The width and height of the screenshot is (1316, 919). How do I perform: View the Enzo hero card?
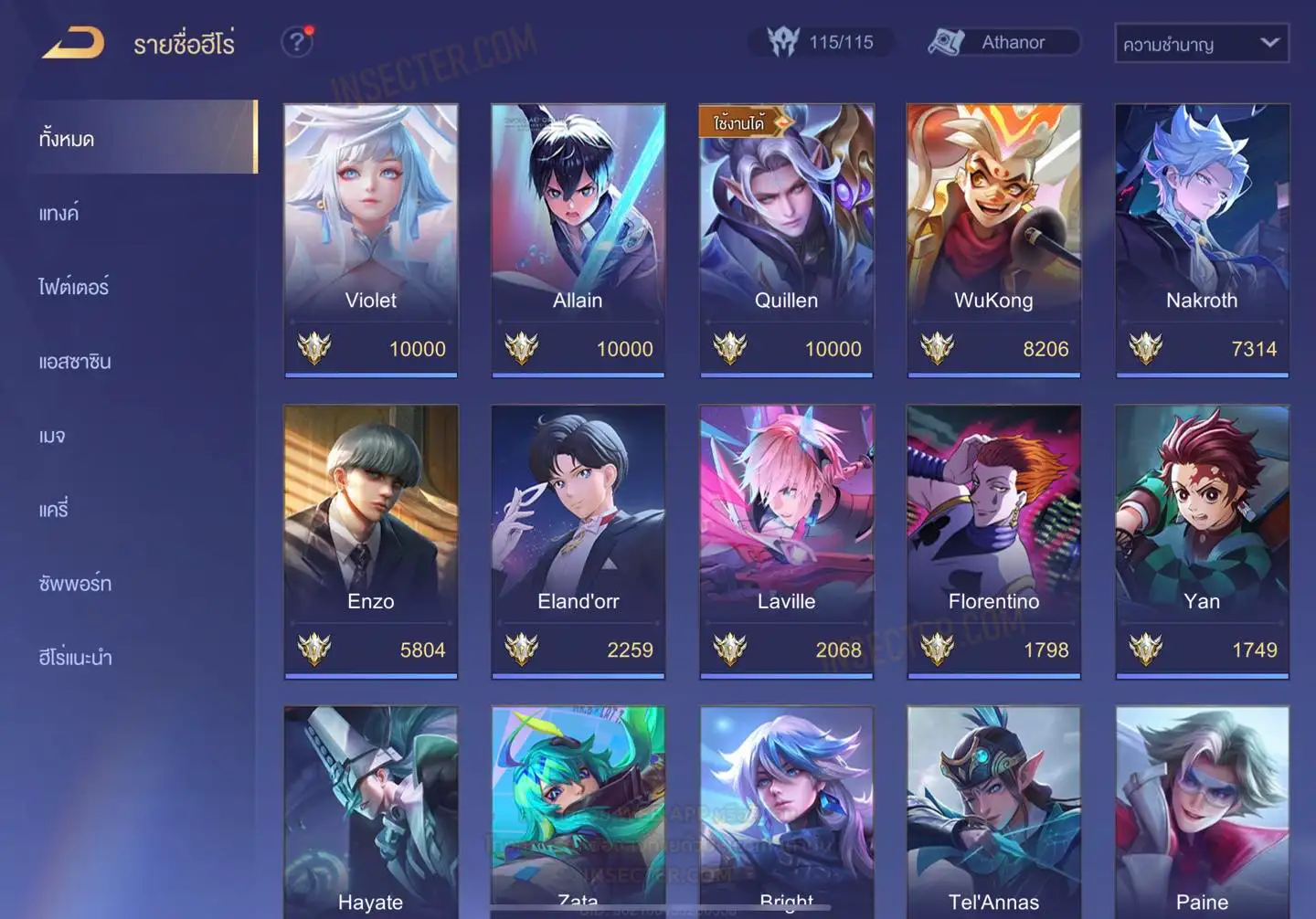[x=371, y=541]
